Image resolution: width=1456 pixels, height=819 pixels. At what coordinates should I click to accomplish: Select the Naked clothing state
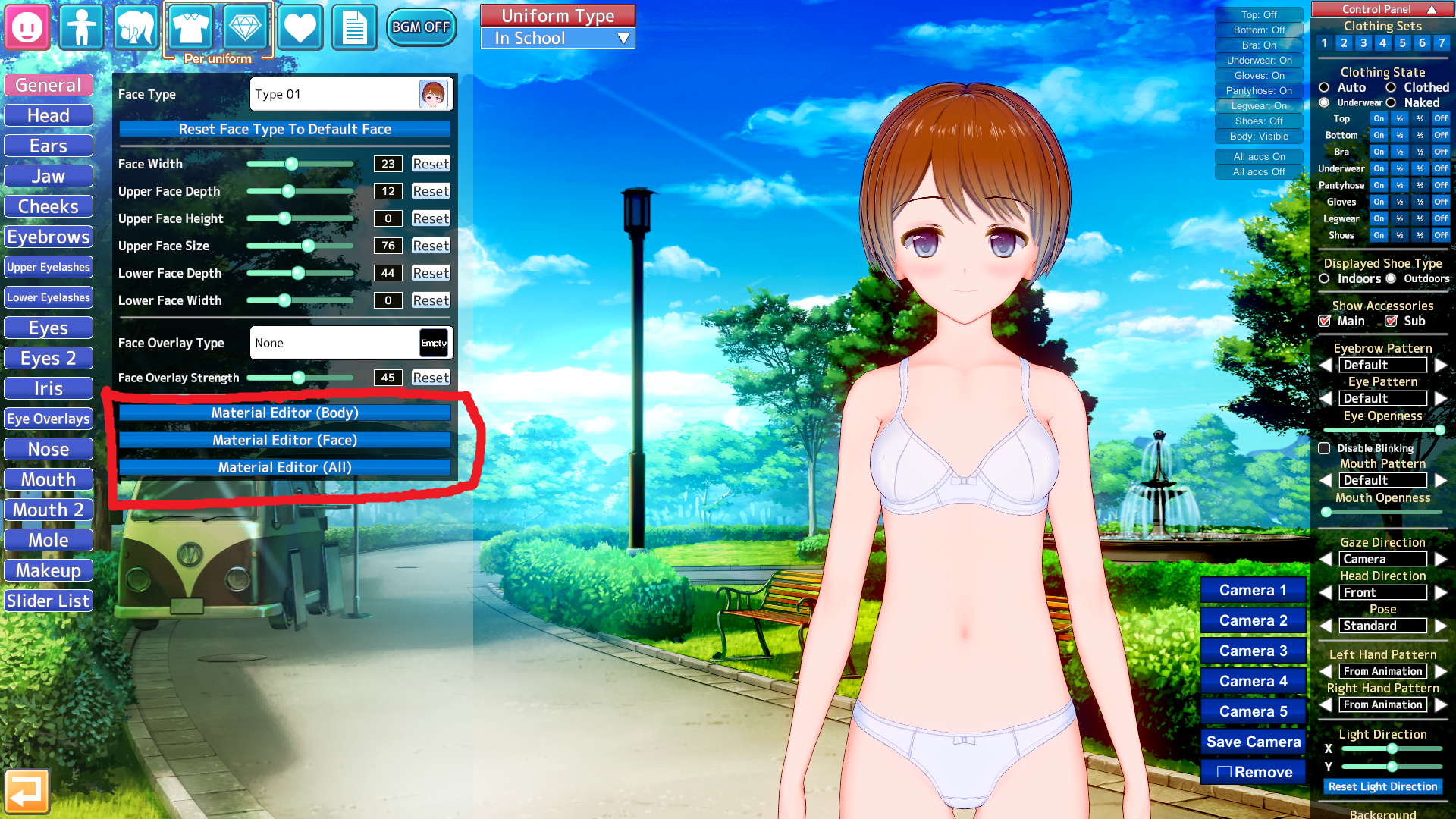tap(1392, 103)
